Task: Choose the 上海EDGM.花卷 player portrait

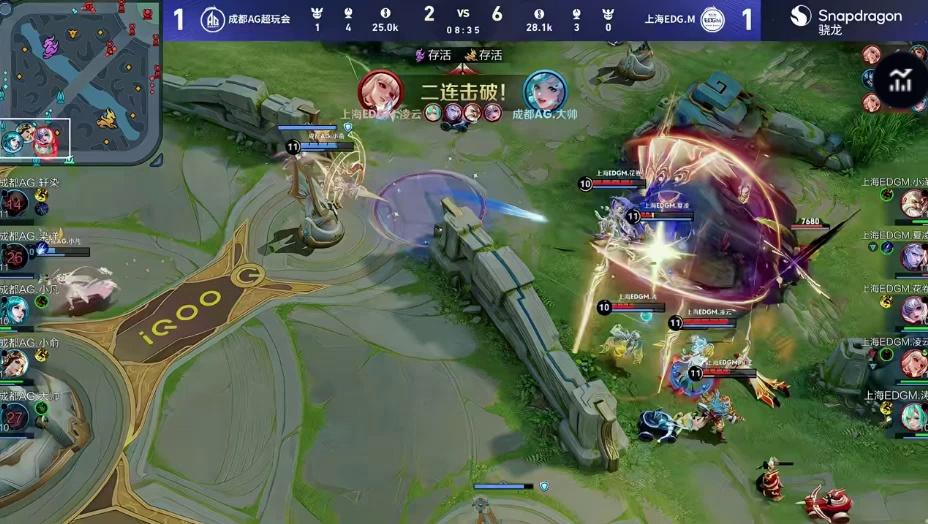Action: pyautogui.click(x=912, y=310)
